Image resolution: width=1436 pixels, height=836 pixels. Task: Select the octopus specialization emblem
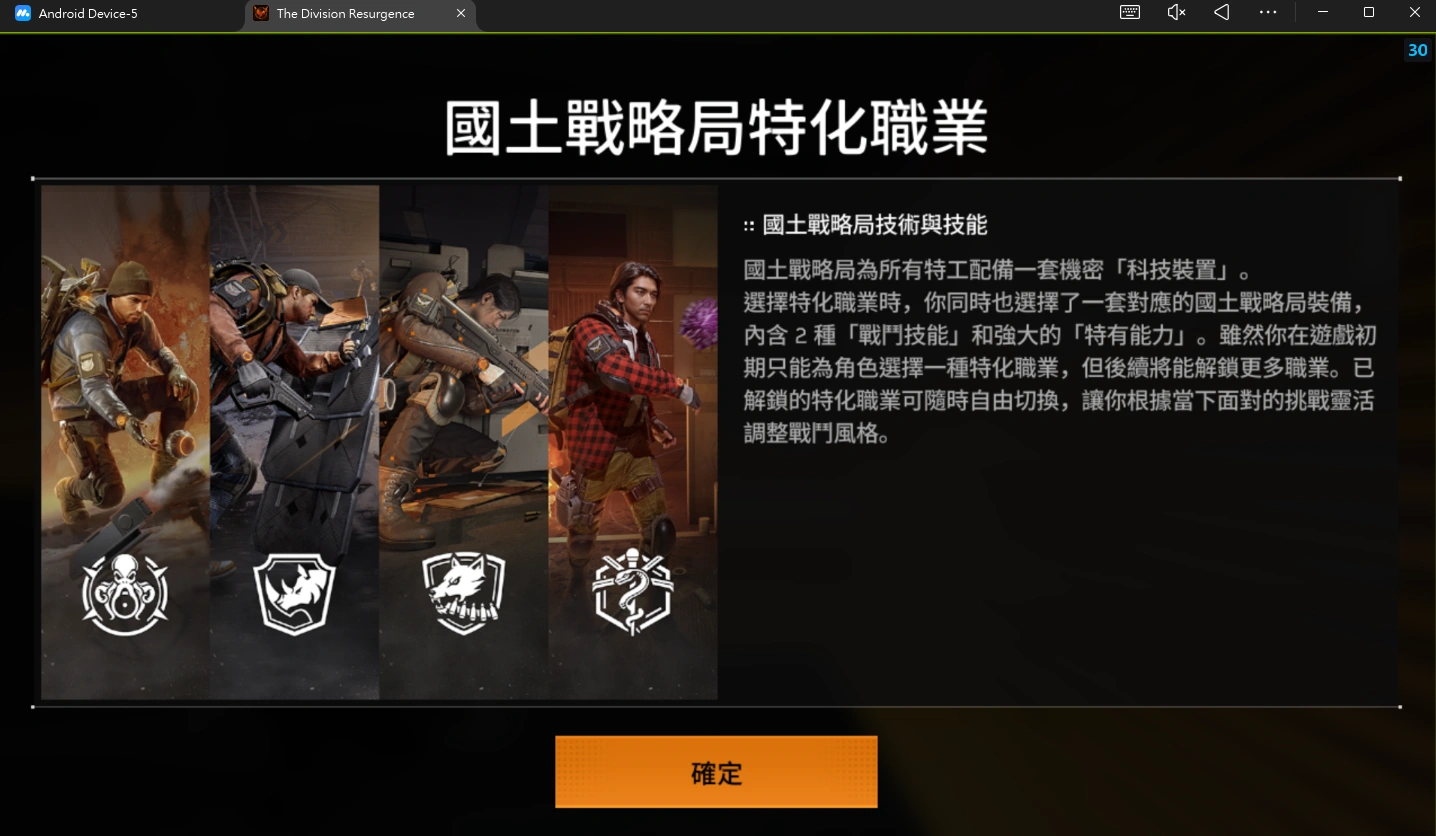tap(124, 592)
